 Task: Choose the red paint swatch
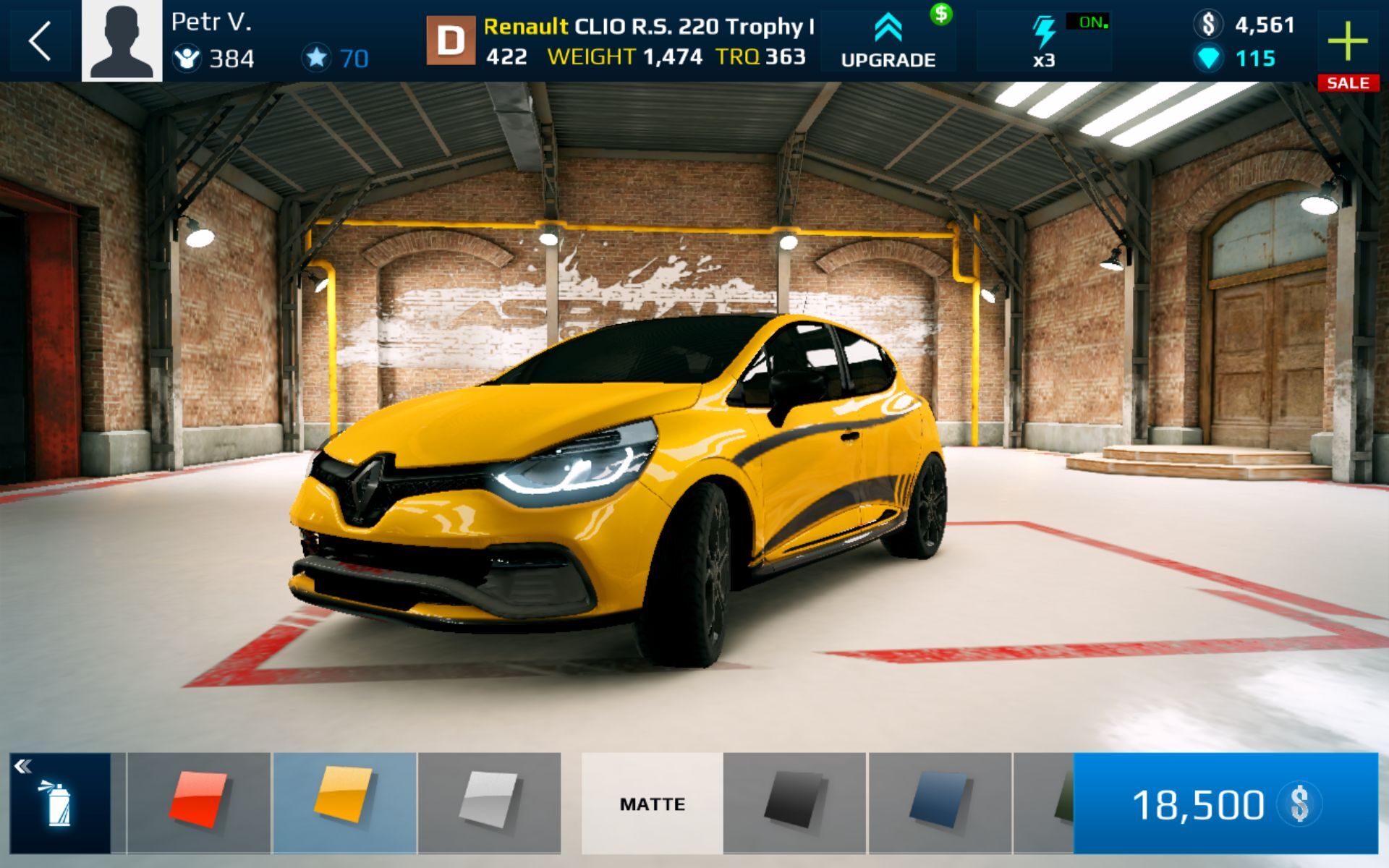pyautogui.click(x=198, y=803)
